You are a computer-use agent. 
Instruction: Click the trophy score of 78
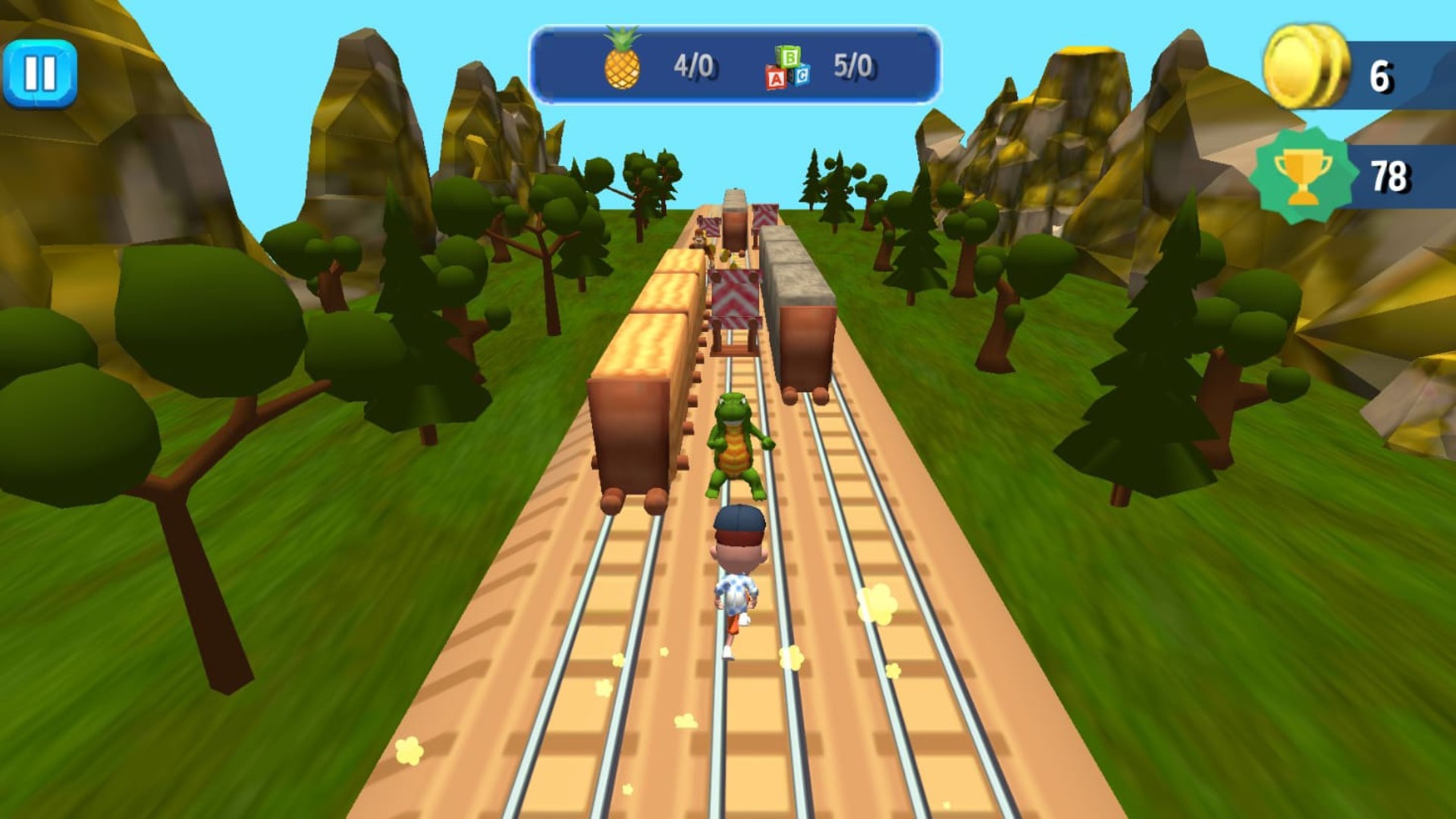point(1392,174)
